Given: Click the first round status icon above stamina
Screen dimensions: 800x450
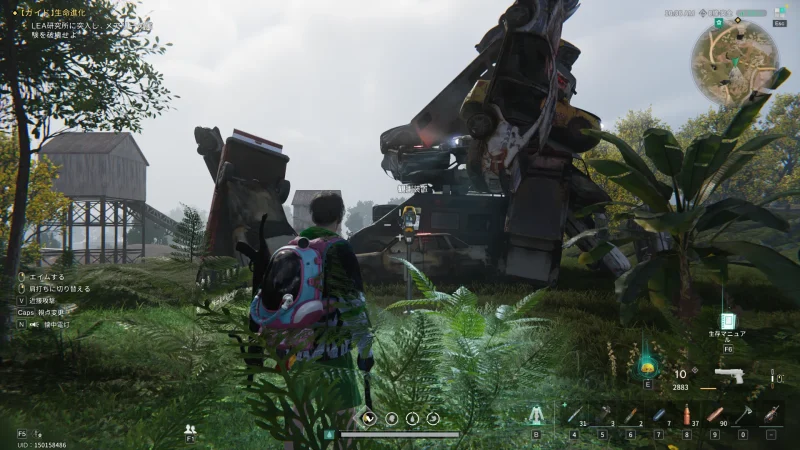Looking at the screenshot, I should coord(369,418).
